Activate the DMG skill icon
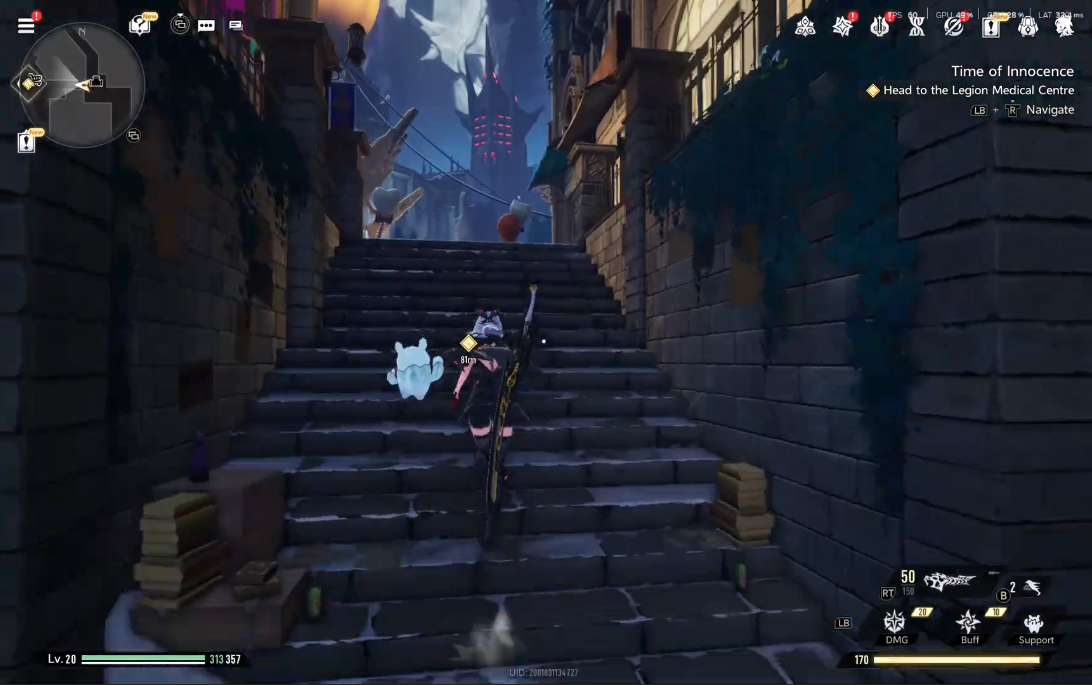 pyautogui.click(x=896, y=622)
